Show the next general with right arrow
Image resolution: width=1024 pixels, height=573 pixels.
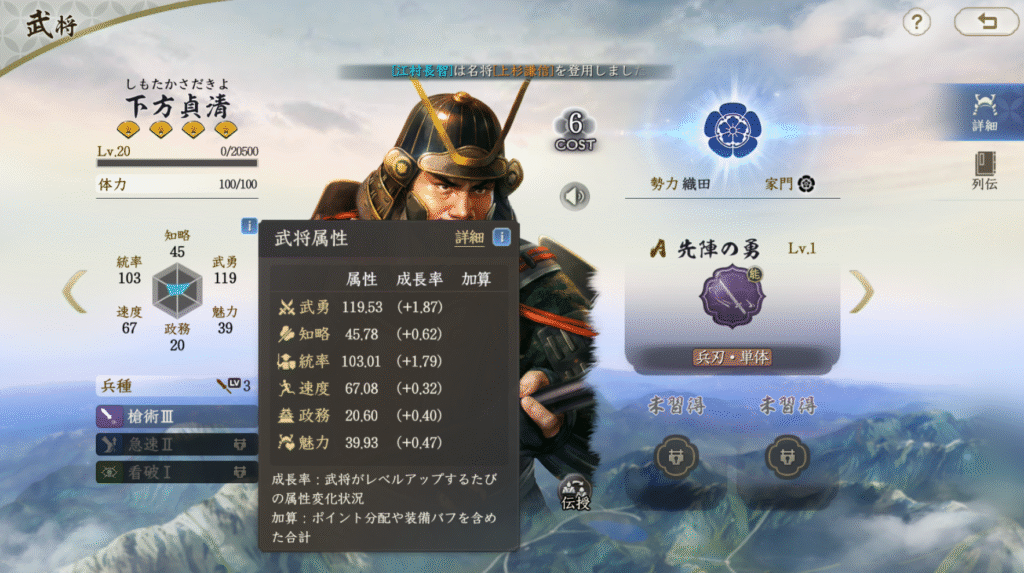[x=861, y=291]
